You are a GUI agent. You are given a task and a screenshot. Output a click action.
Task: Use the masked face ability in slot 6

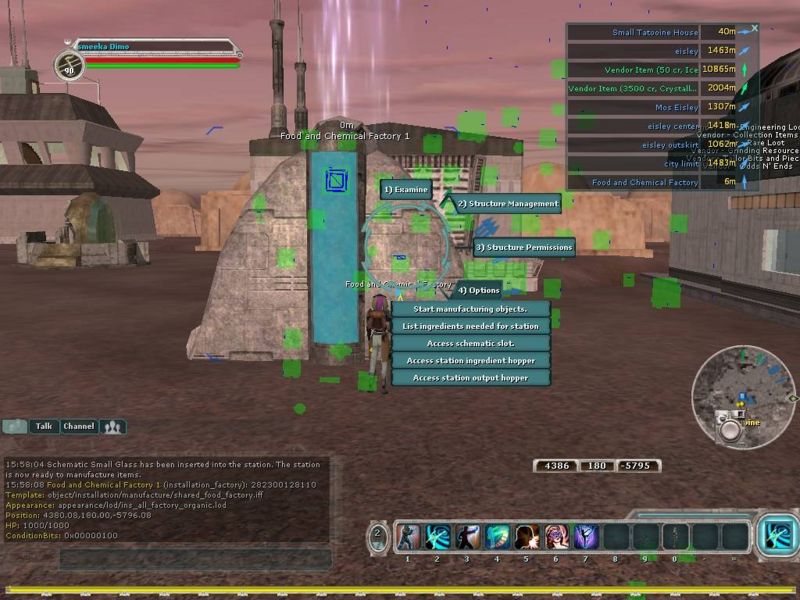[x=556, y=537]
